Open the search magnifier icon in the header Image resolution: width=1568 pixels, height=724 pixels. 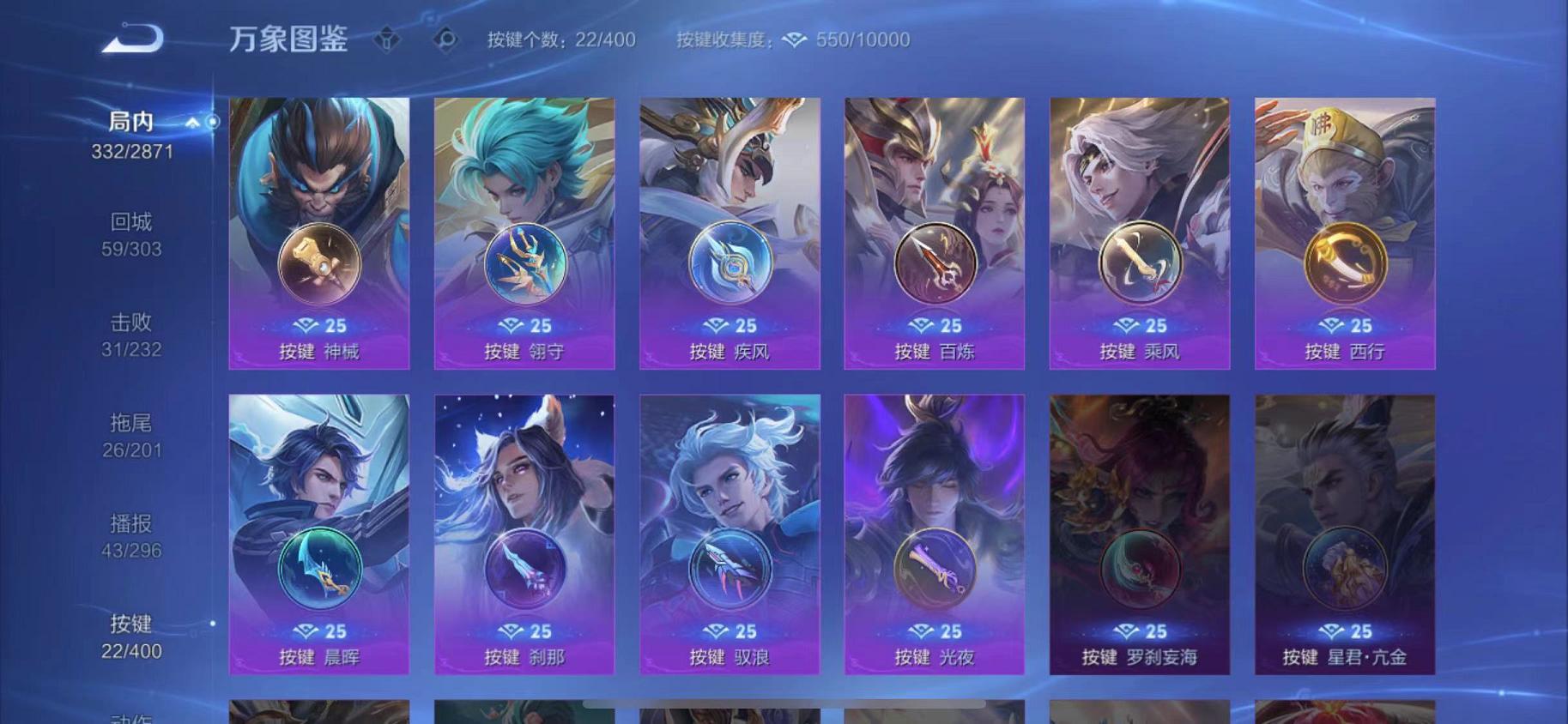[x=445, y=39]
